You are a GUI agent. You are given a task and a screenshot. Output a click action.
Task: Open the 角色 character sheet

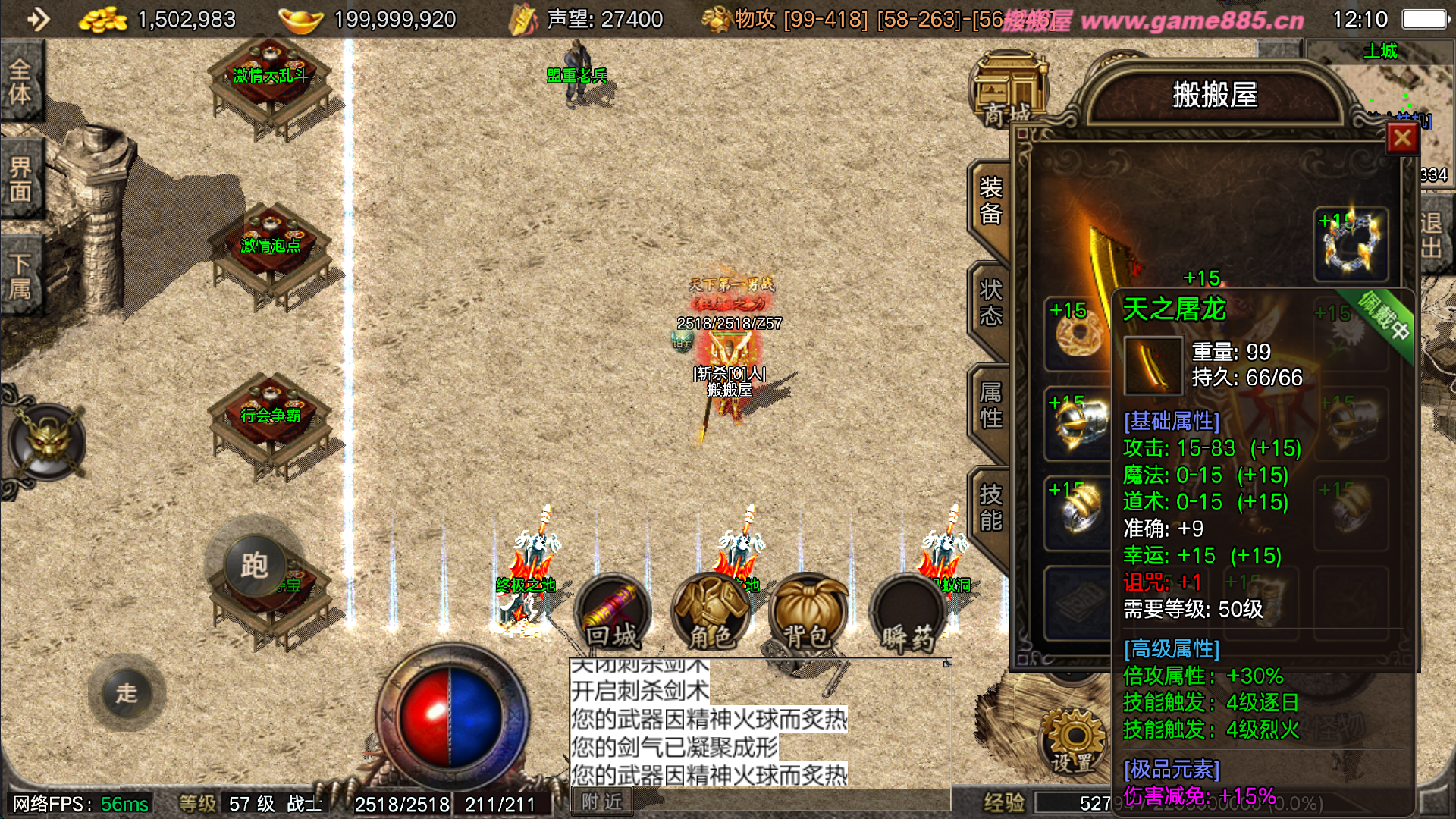711,614
